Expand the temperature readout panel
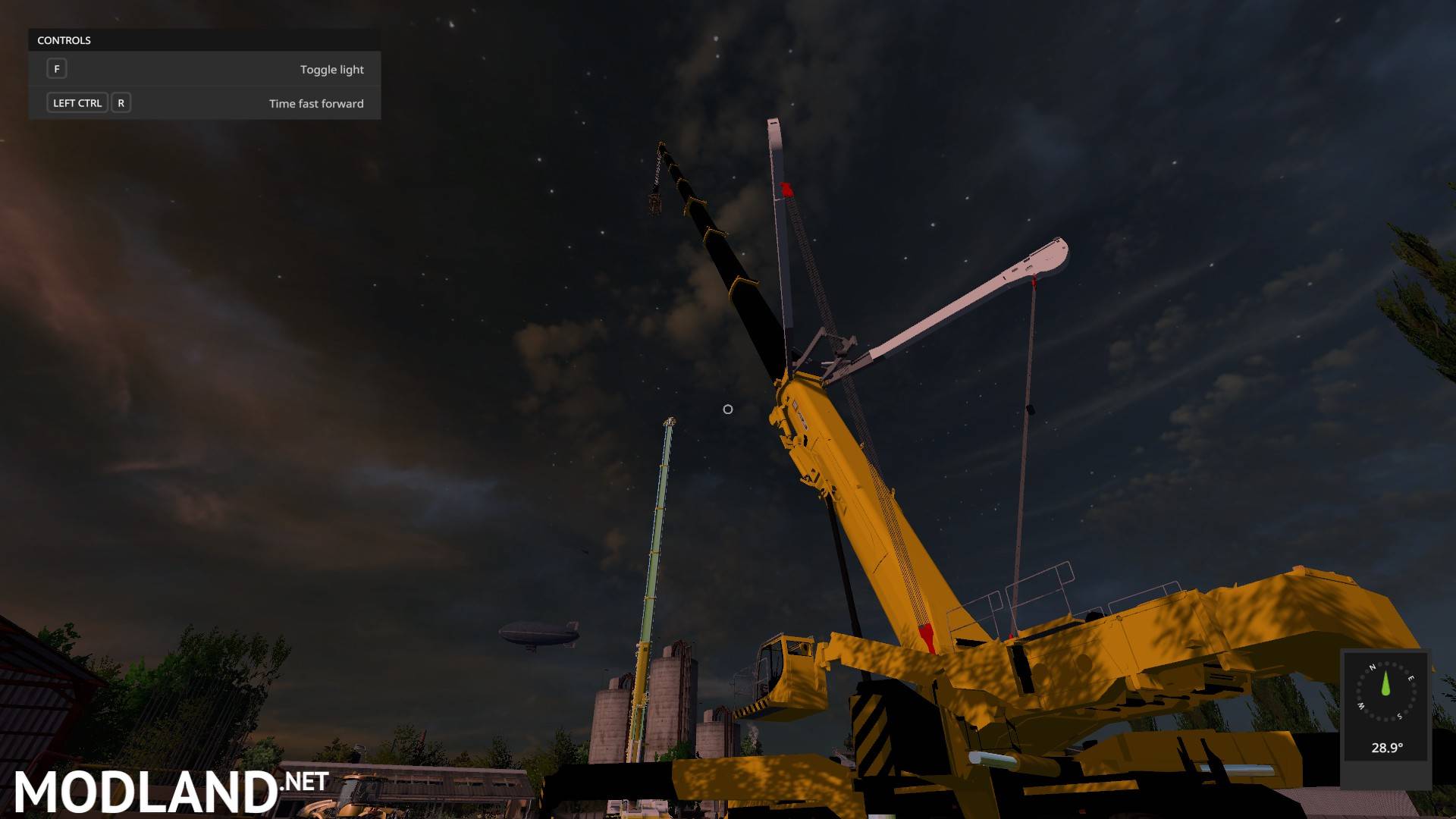This screenshot has width=1456, height=819. 1387,748
